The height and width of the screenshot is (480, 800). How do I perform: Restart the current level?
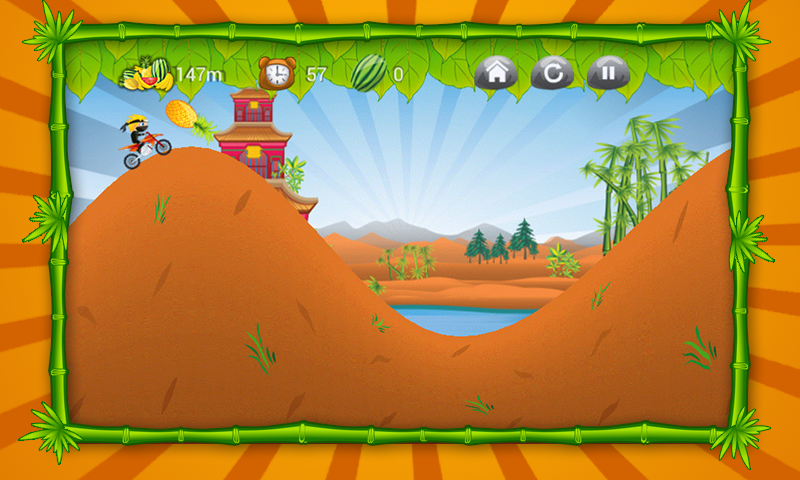tap(551, 72)
